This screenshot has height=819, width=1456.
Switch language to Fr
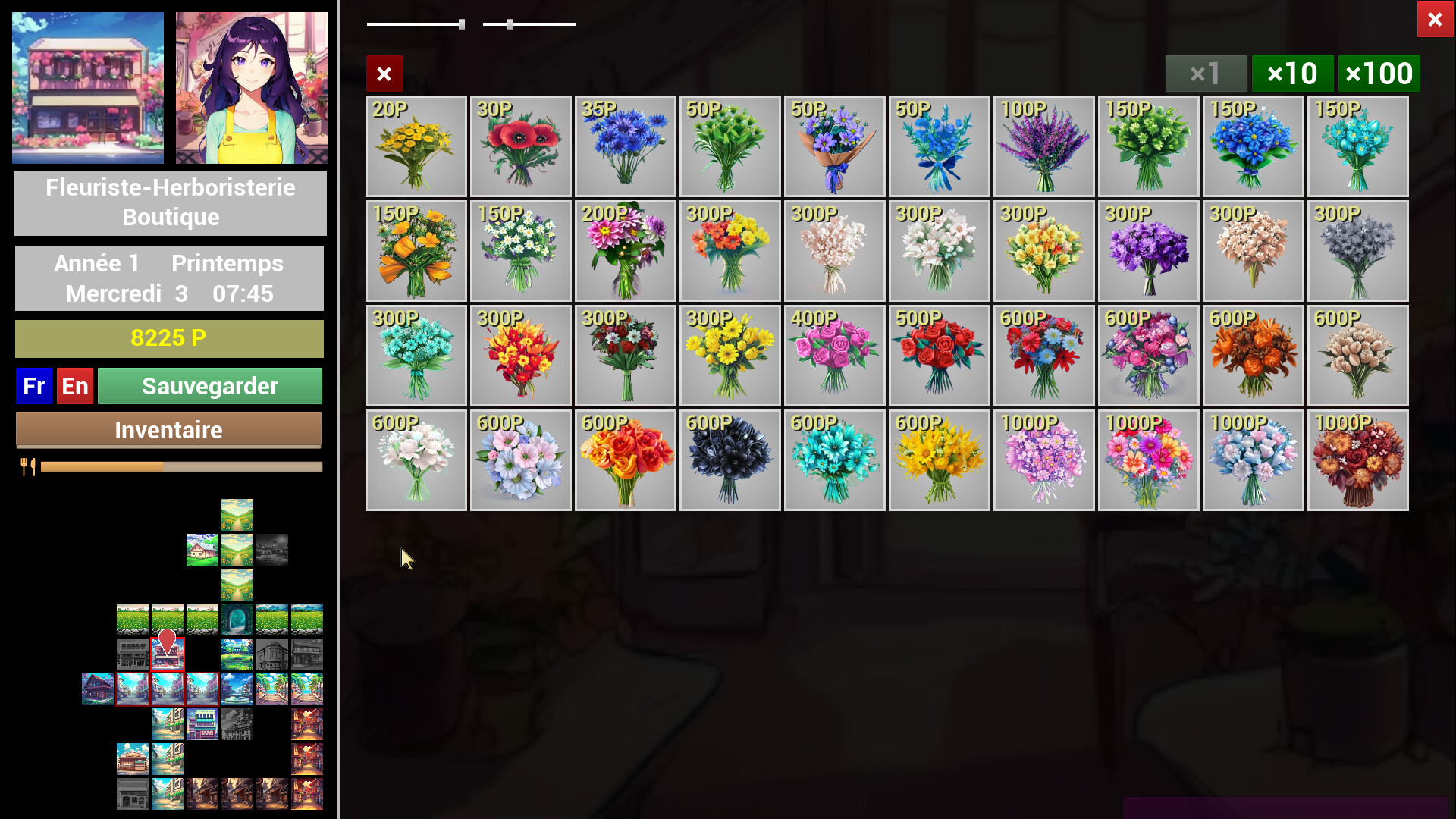(34, 386)
